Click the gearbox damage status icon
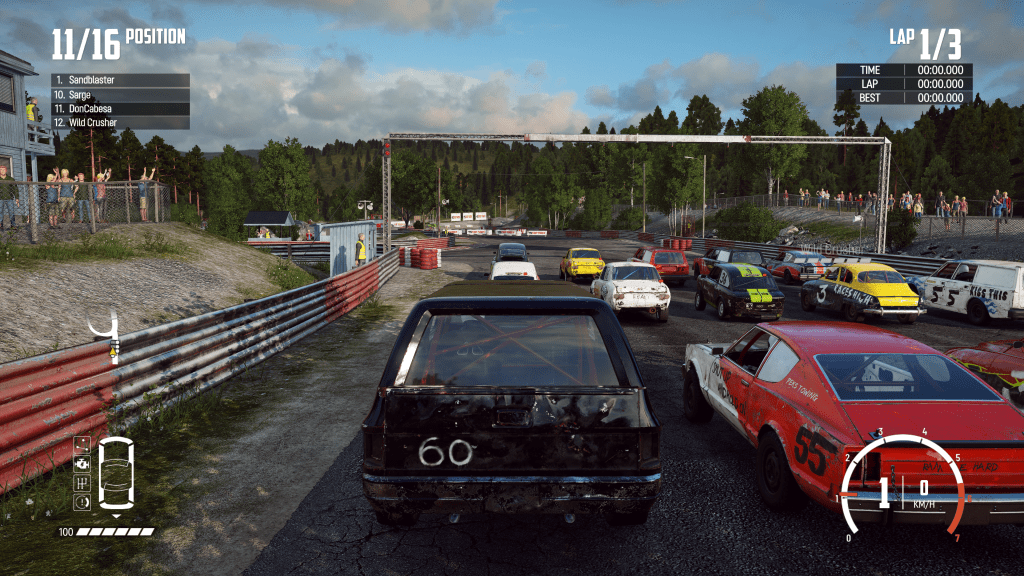 pyautogui.click(x=82, y=483)
